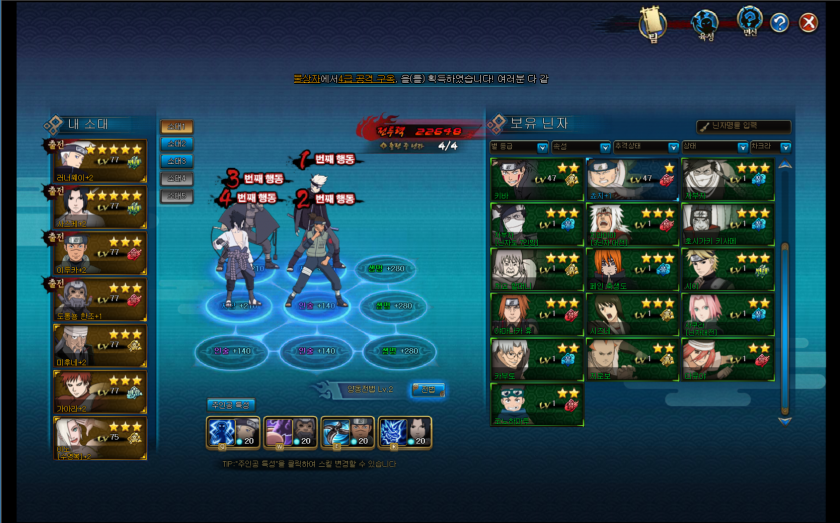Open the 변신 transformation menu
840x523 pixels.
(749, 22)
